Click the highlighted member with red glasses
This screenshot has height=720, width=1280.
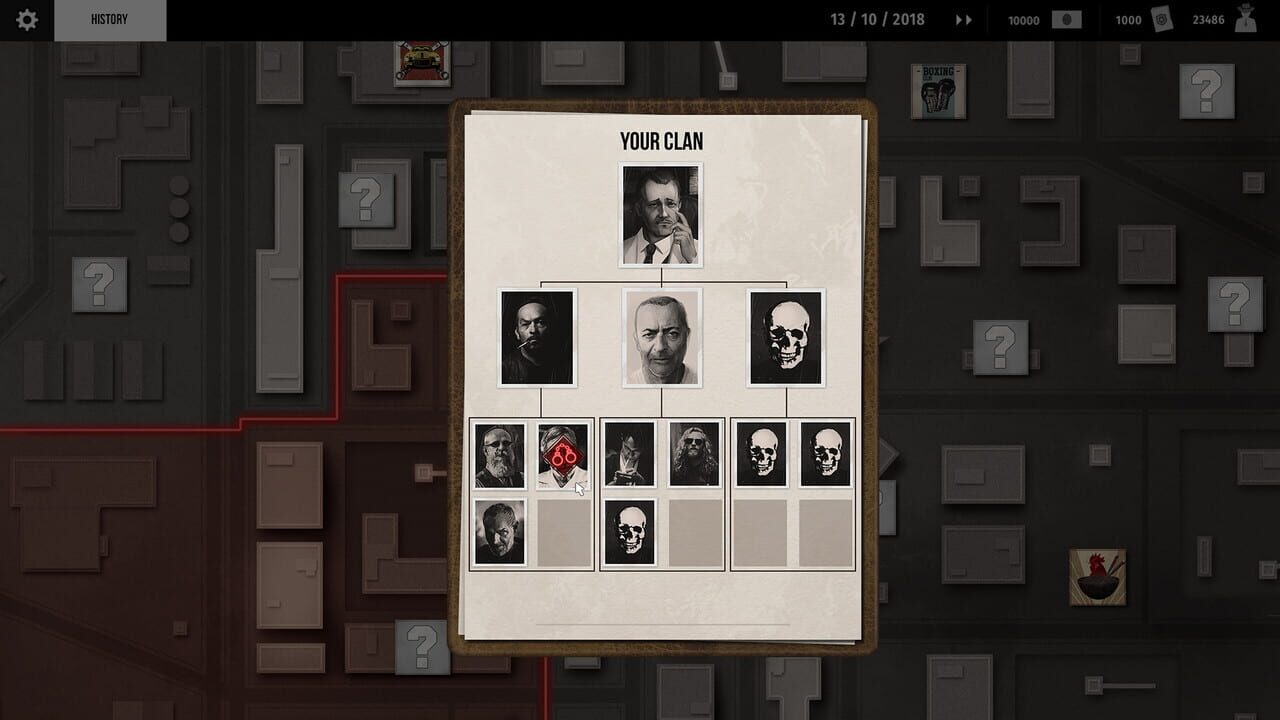tap(562, 454)
